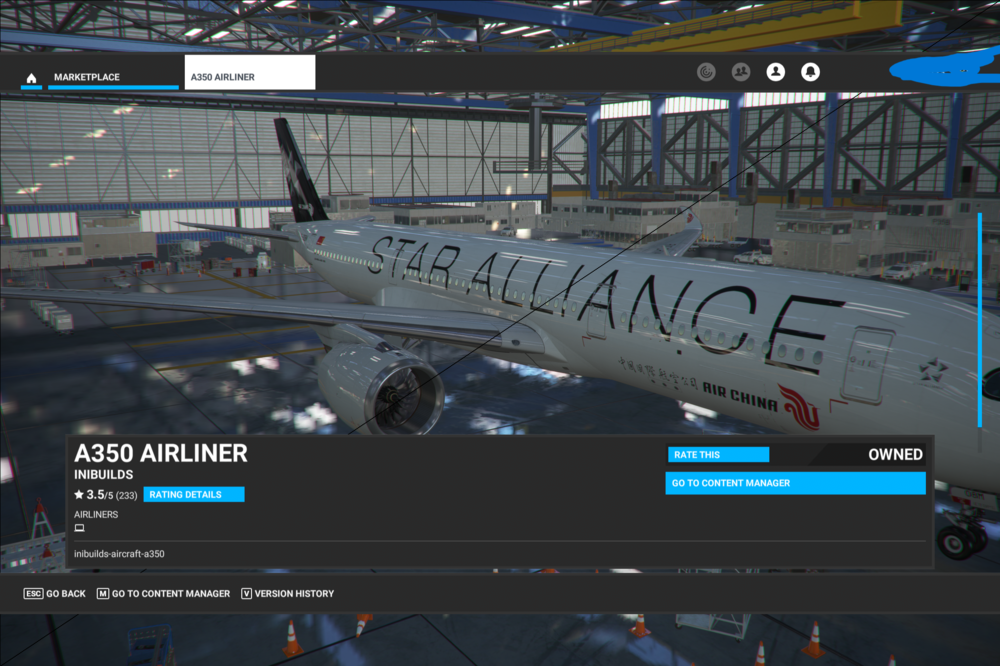Open the friends group icon
The height and width of the screenshot is (666, 1000).
pos(741,72)
